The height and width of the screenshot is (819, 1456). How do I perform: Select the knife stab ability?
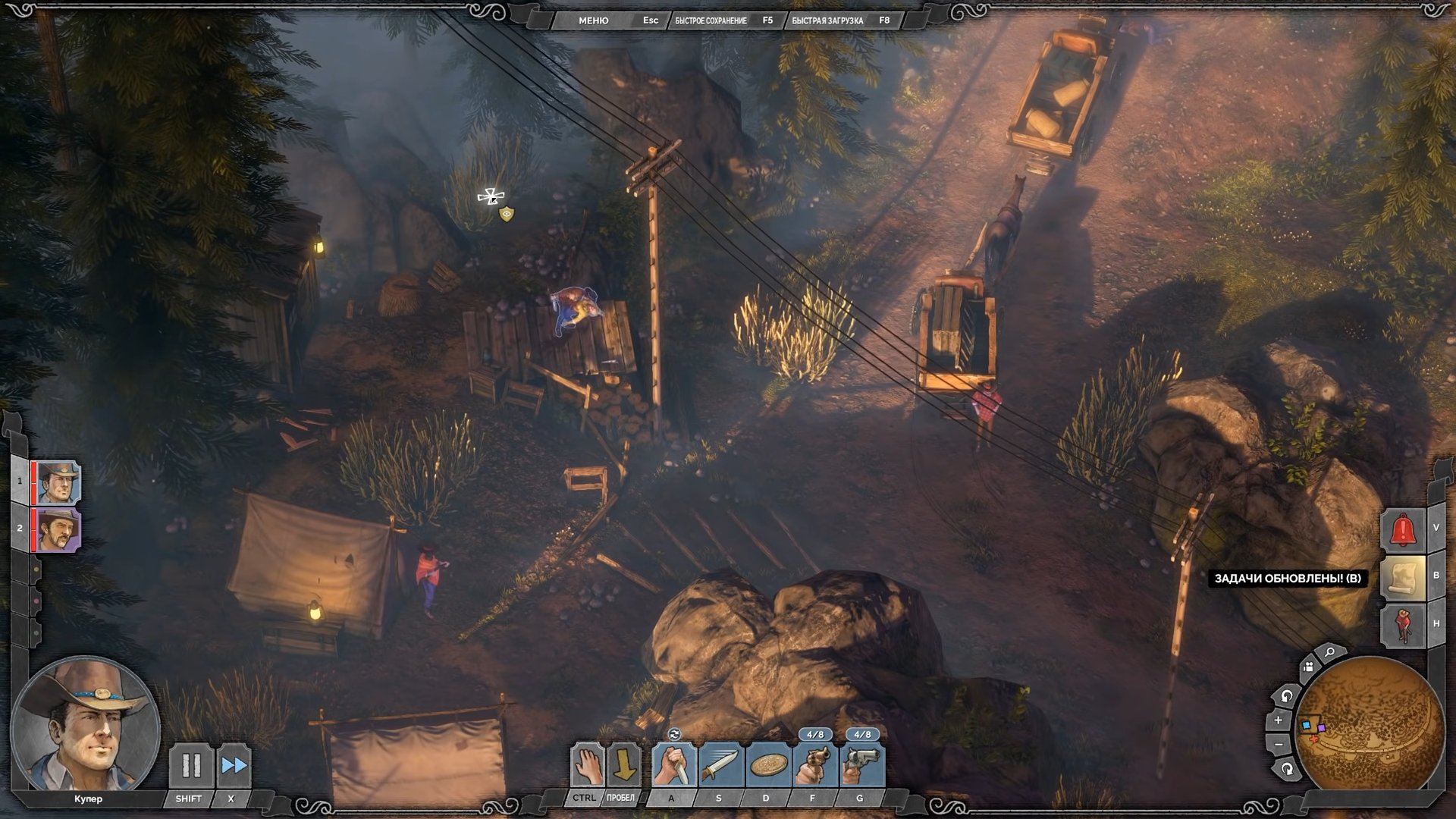point(673,765)
